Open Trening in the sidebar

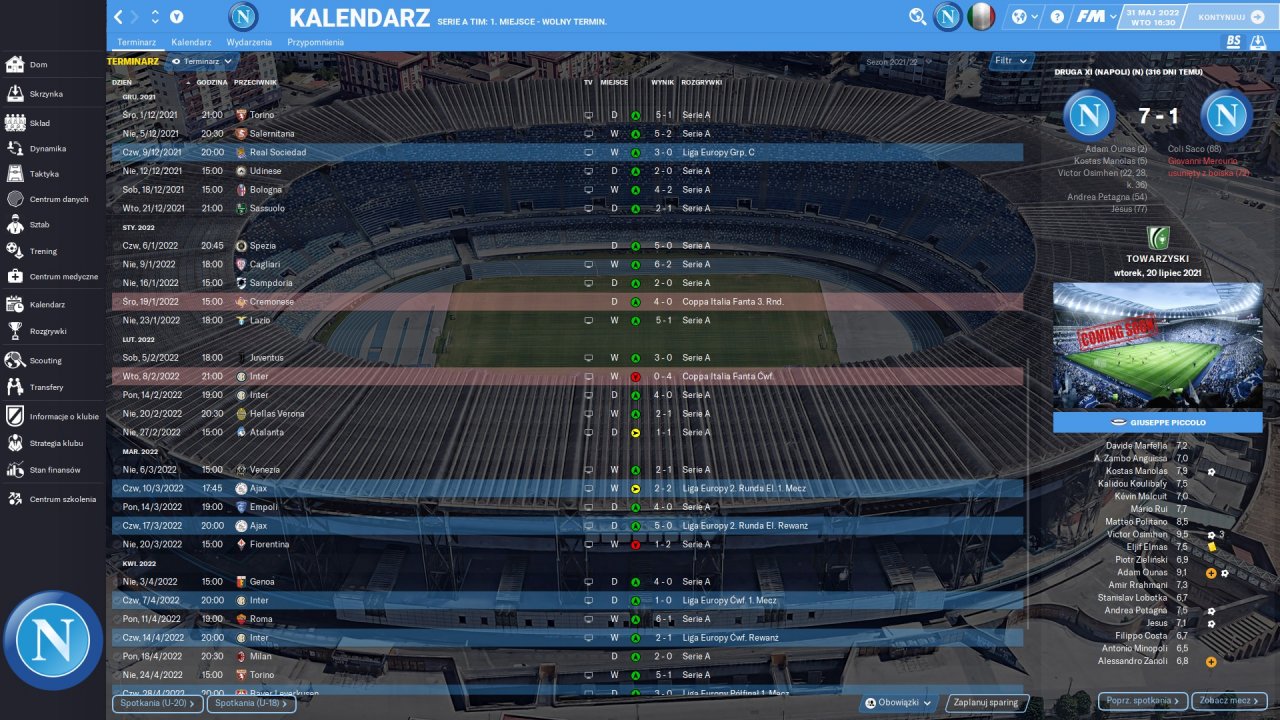pos(43,251)
